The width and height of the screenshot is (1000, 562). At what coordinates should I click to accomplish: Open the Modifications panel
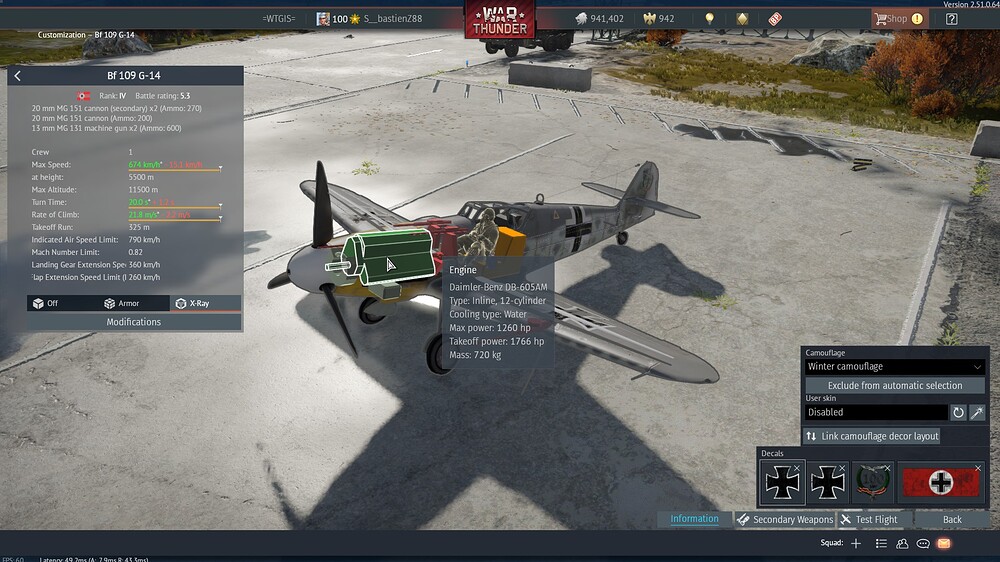click(134, 322)
